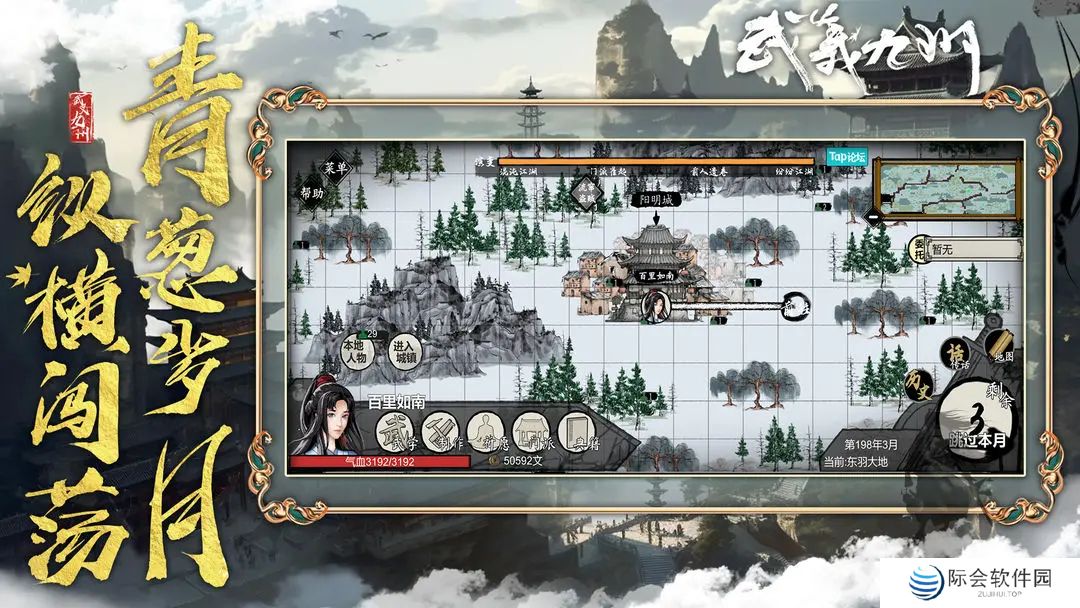1080x608 pixels.
Task: Open the minimap in the corner
Action: coord(945,186)
